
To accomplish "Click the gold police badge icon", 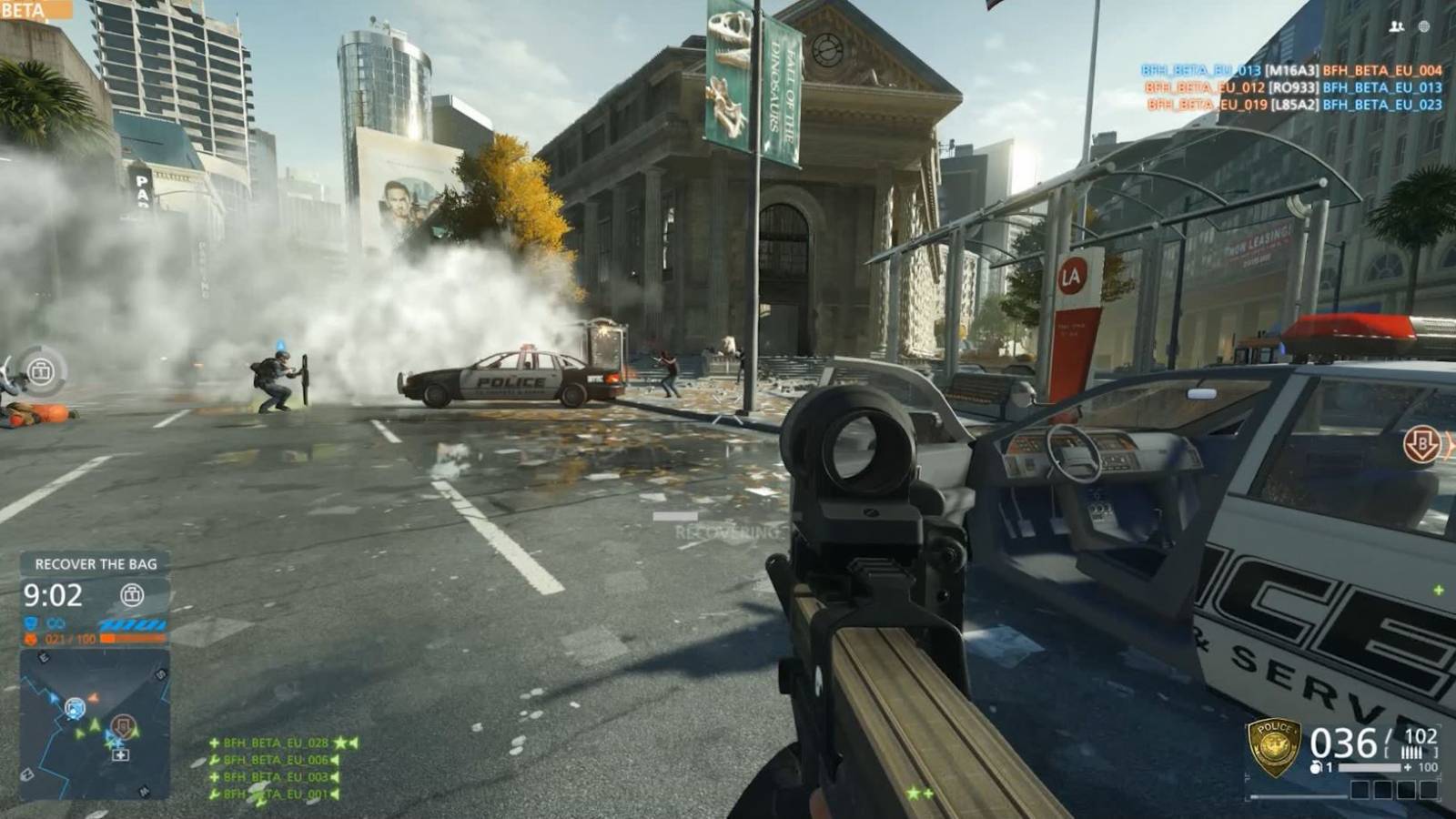I will [1273, 746].
